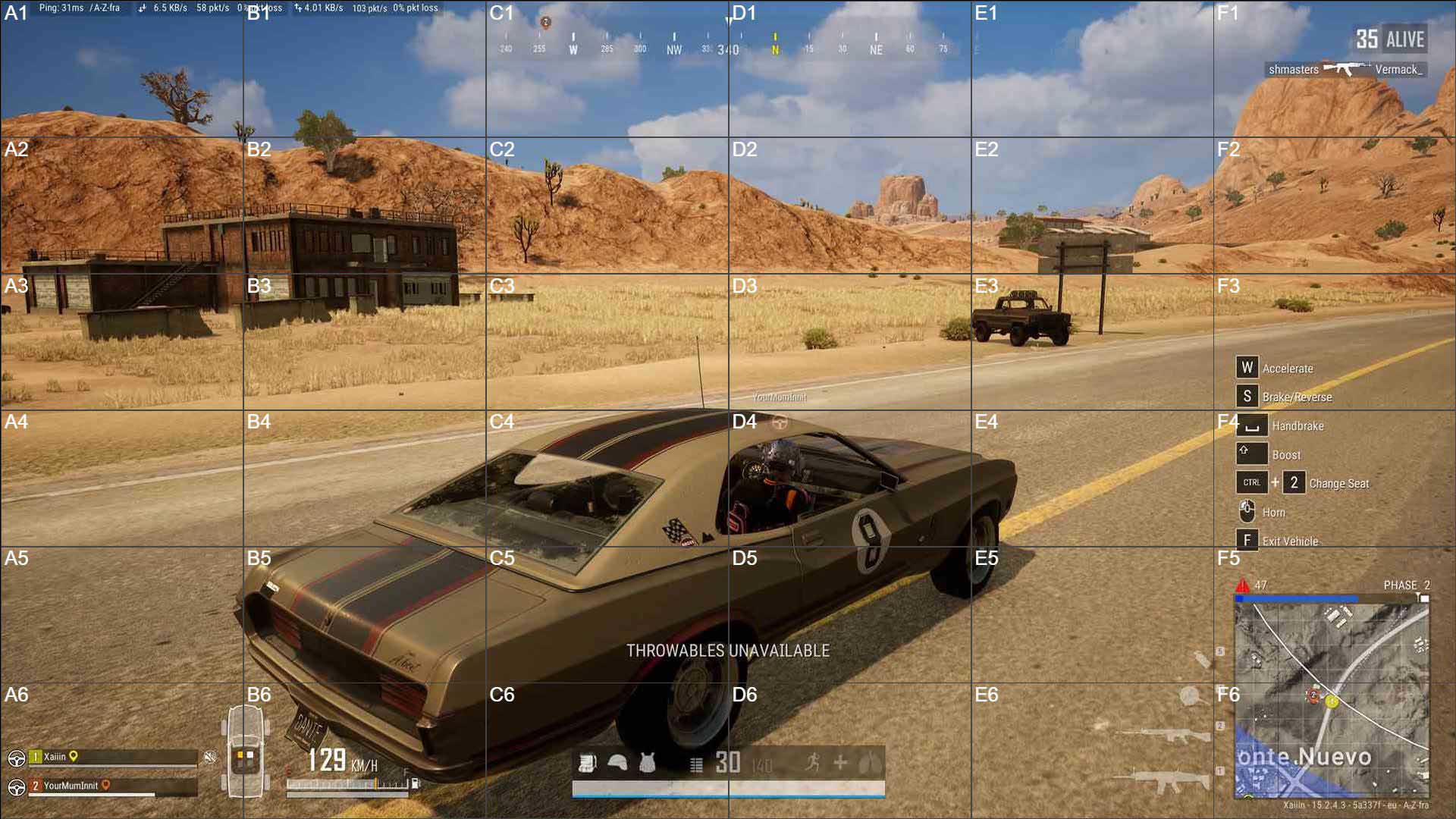This screenshot has width=1456, height=819.
Task: Select the frying pan melee slot
Action: (x=1192, y=695)
